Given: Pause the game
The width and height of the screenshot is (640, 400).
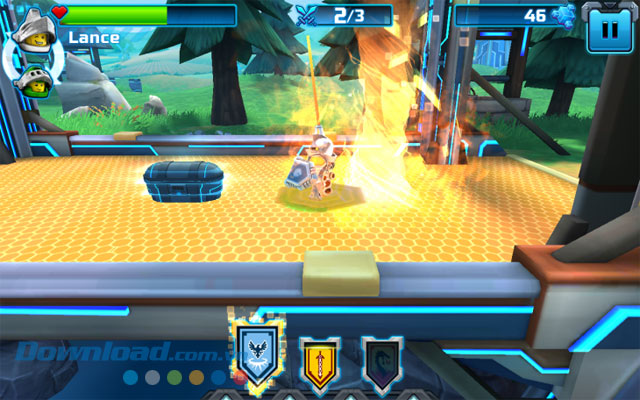Looking at the screenshot, I should click(604, 31).
